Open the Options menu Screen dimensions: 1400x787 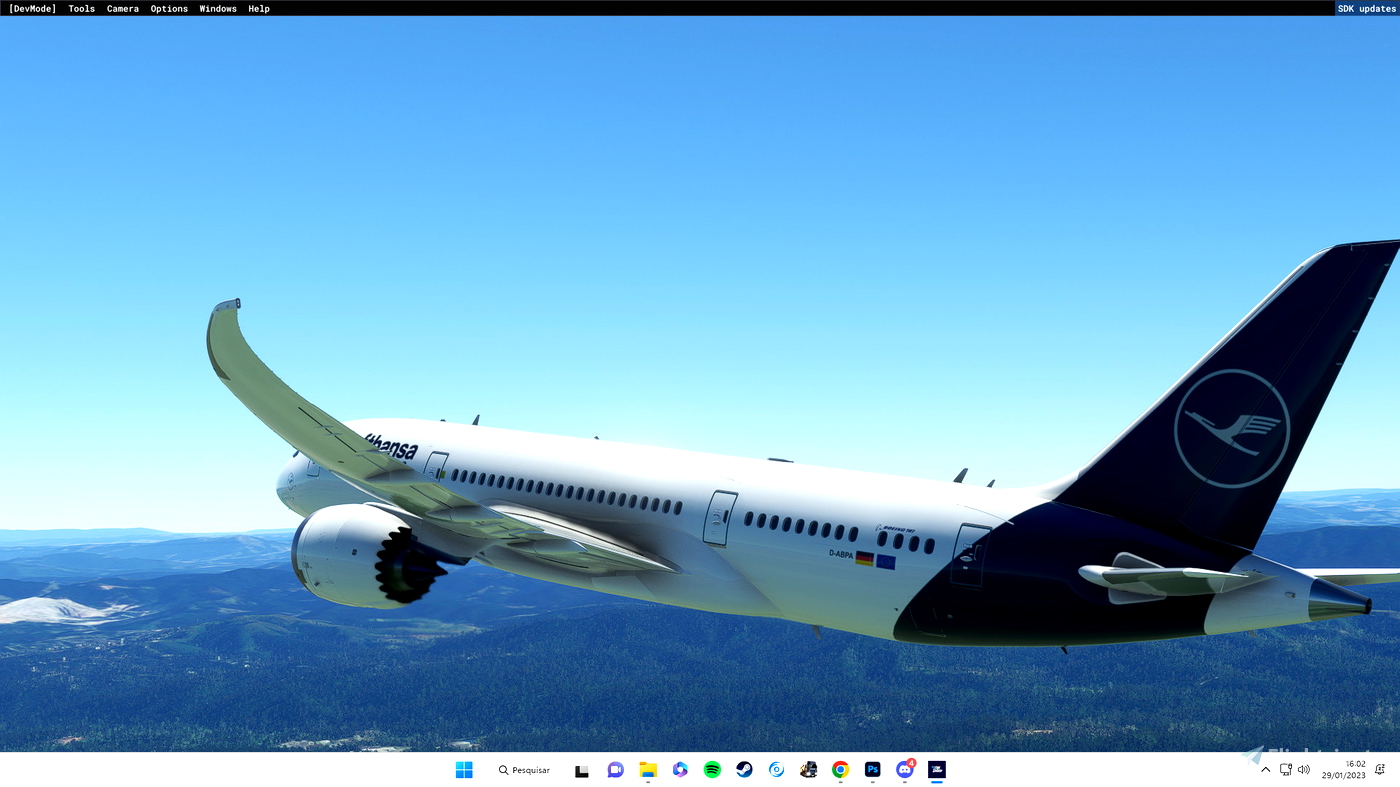click(x=168, y=8)
